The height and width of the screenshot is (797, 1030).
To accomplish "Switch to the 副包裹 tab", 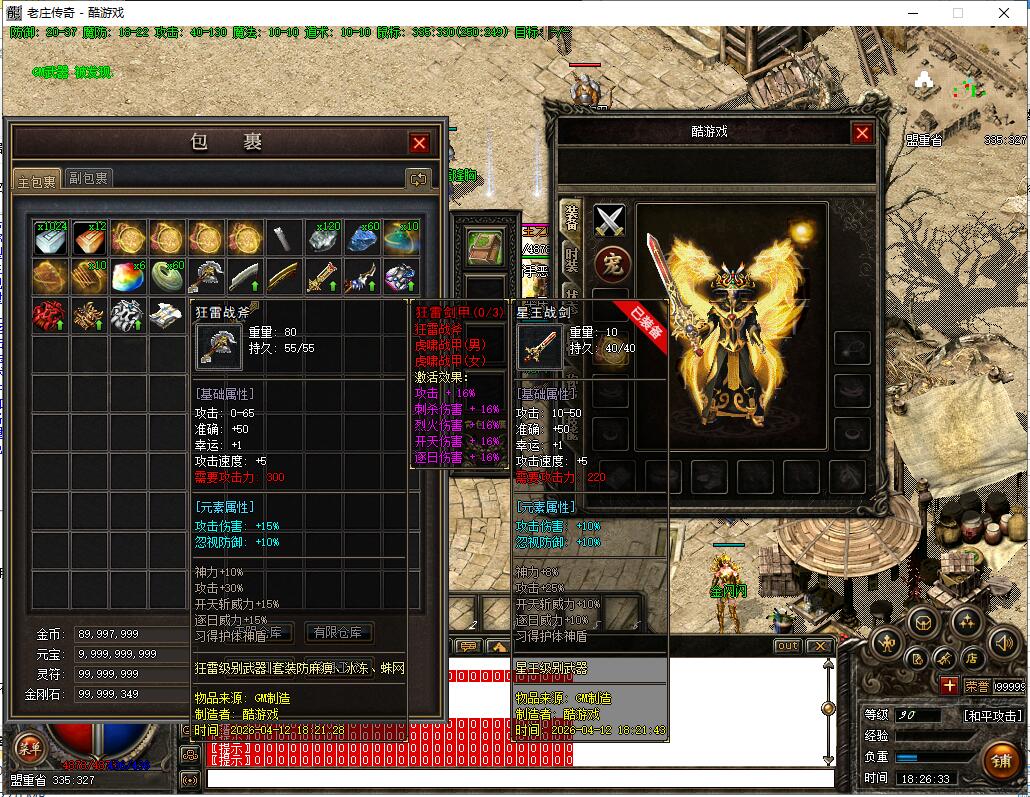I will click(x=88, y=178).
